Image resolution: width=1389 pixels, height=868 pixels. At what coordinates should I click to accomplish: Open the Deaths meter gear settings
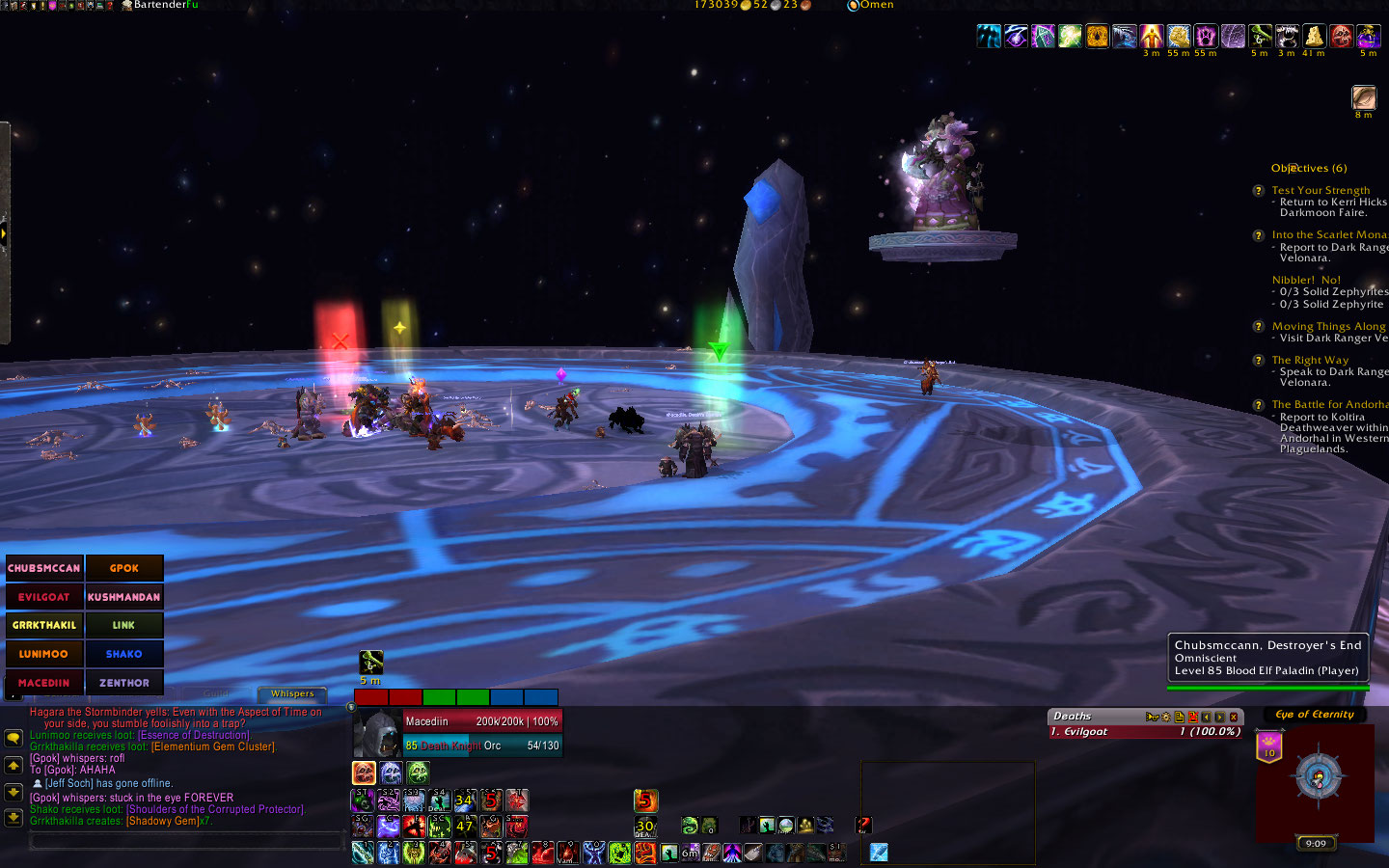pos(1166,717)
